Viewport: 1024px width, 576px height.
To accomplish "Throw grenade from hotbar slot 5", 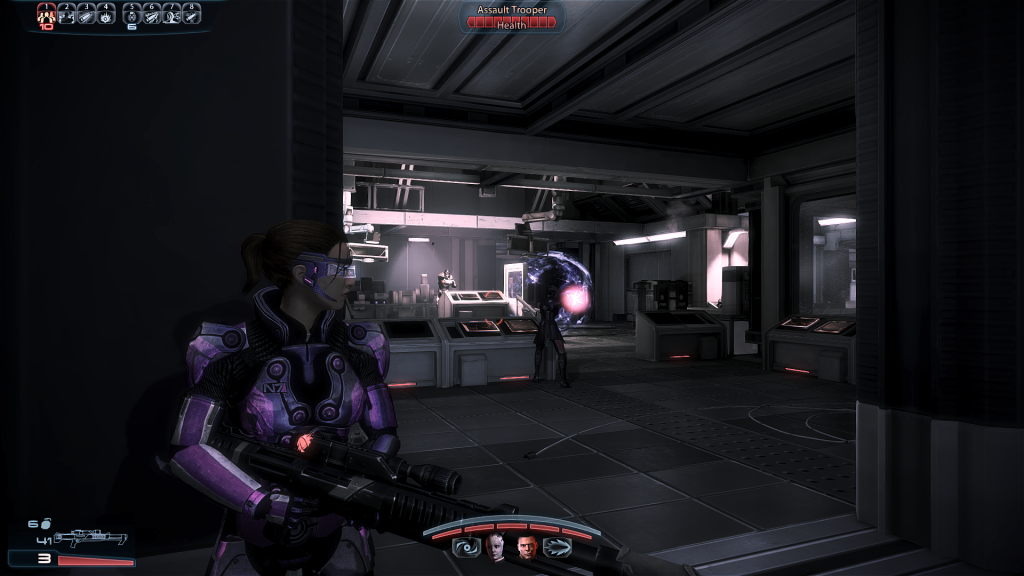I will (132, 14).
